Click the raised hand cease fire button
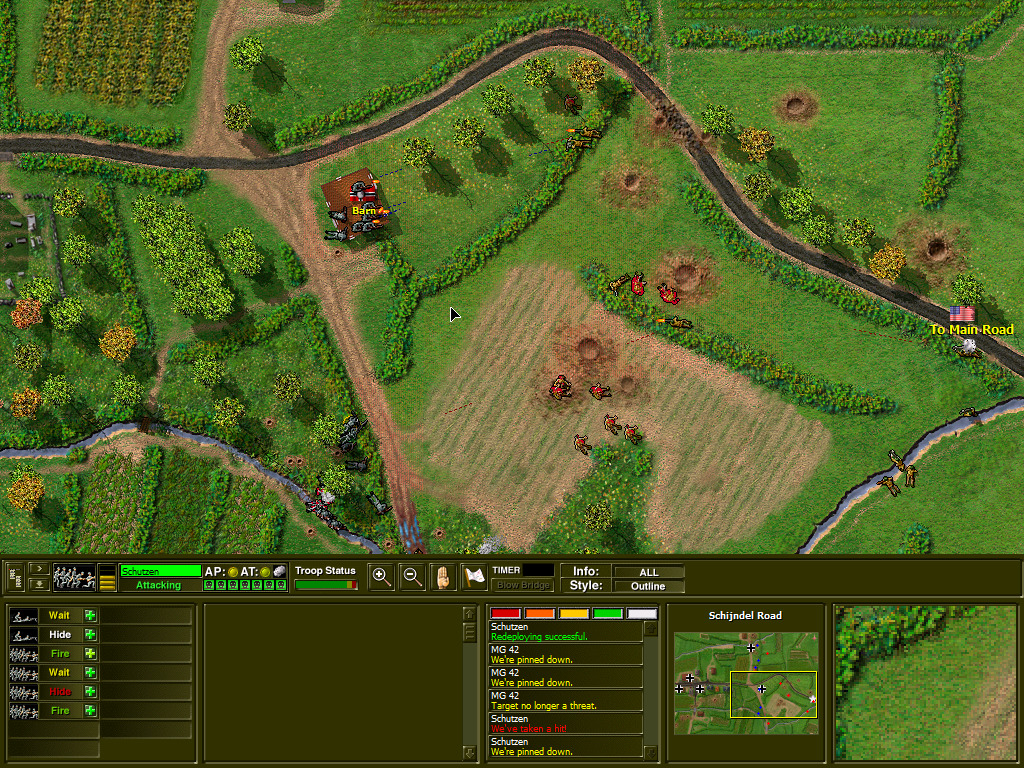The image size is (1024, 768). 443,576
